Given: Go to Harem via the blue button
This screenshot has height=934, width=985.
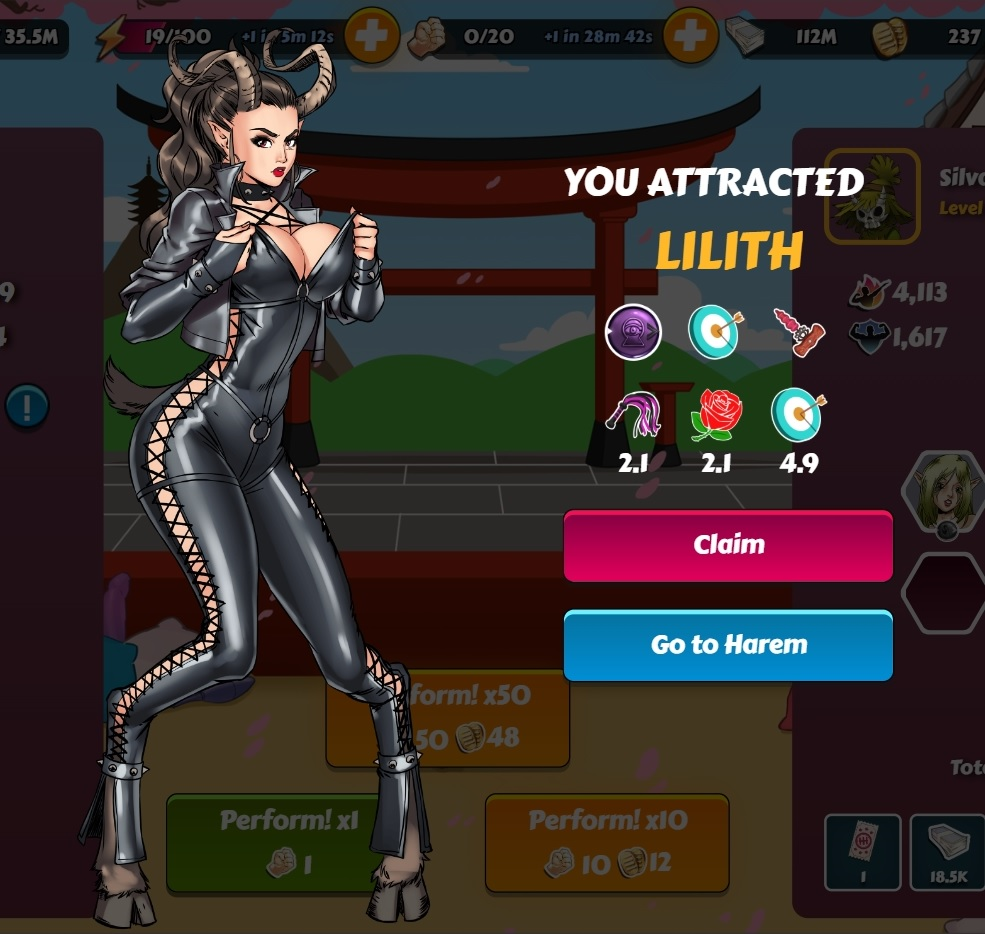Looking at the screenshot, I should point(727,645).
